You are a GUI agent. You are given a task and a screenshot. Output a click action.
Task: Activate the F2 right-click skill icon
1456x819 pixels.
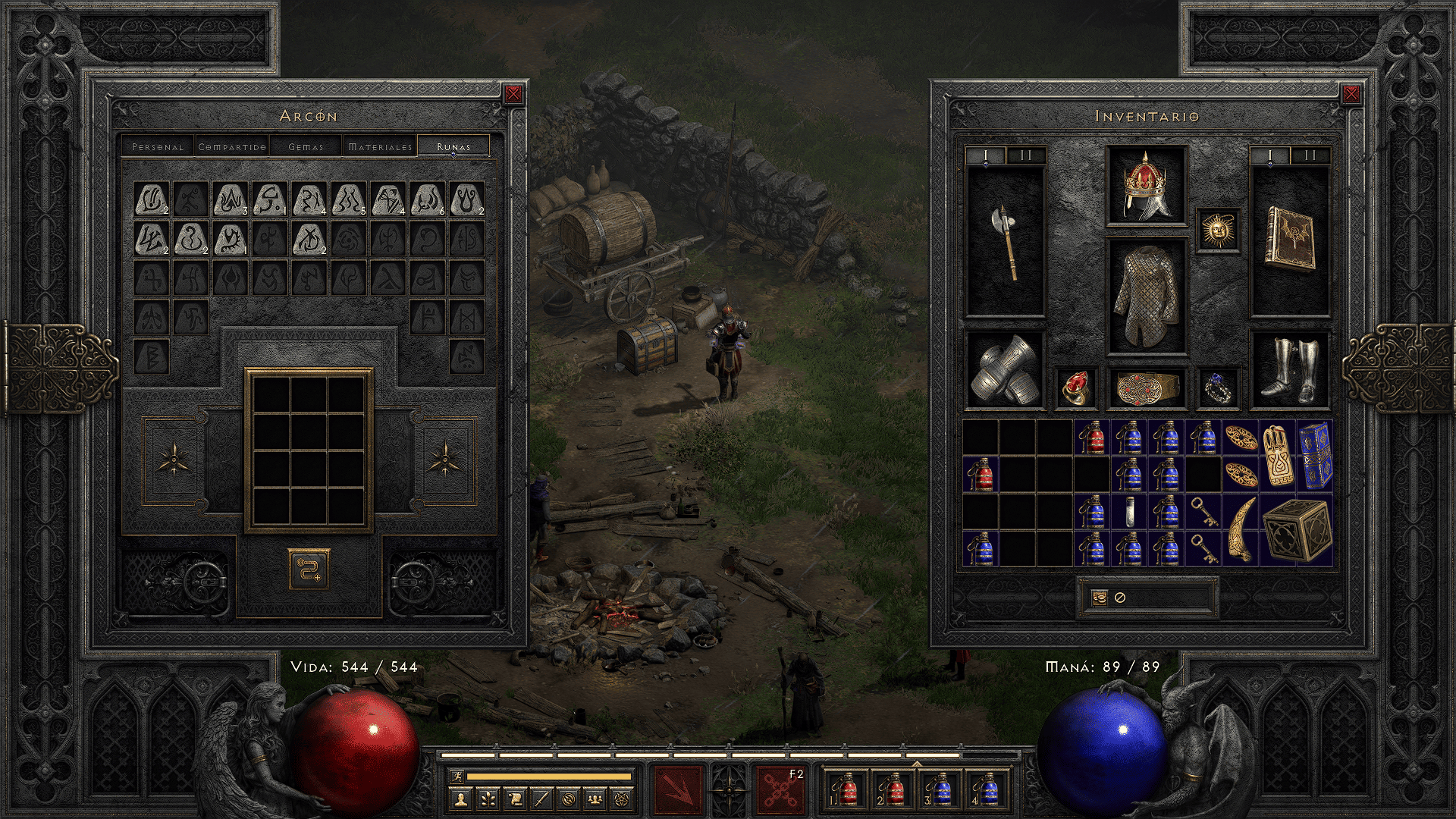(780, 789)
